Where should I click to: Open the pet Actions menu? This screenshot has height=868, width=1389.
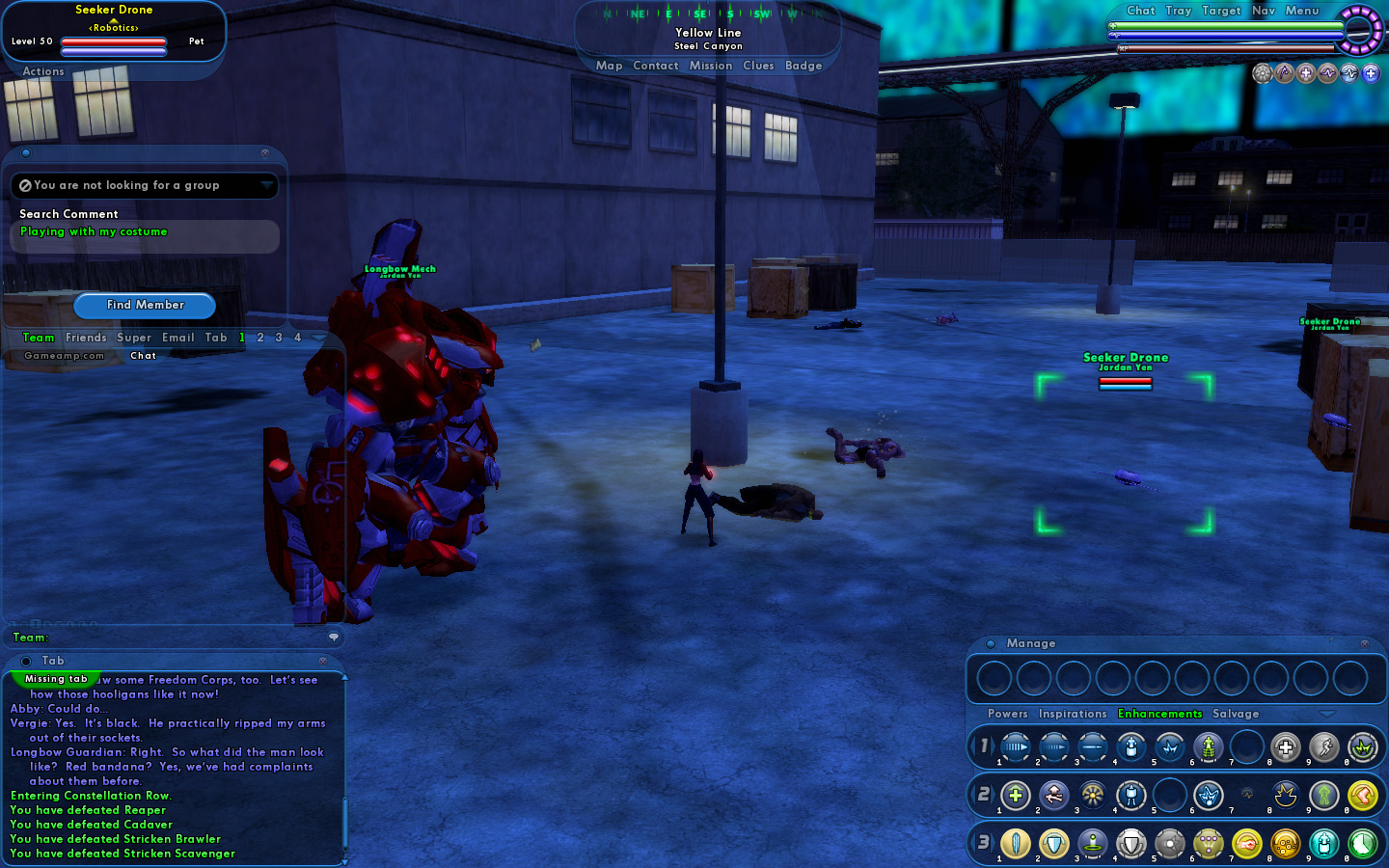[x=43, y=71]
